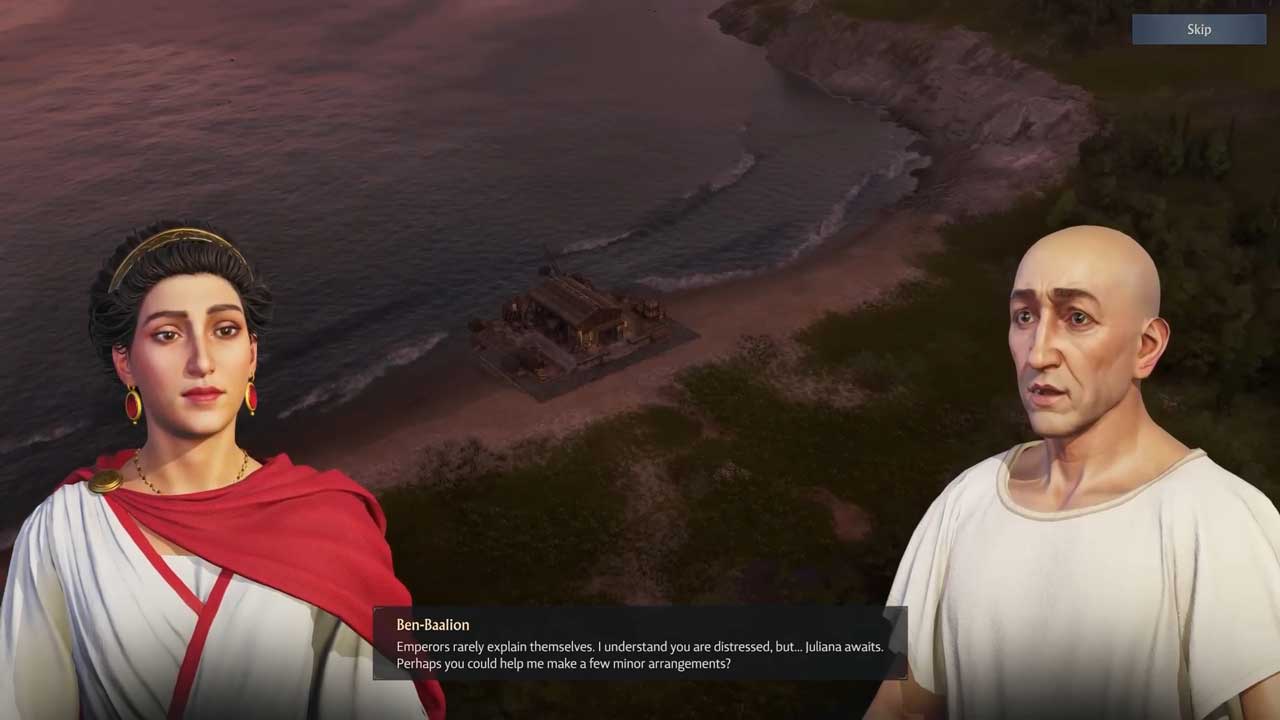
Task: Skip the cutscene dialogue
Action: pyautogui.click(x=1198, y=30)
